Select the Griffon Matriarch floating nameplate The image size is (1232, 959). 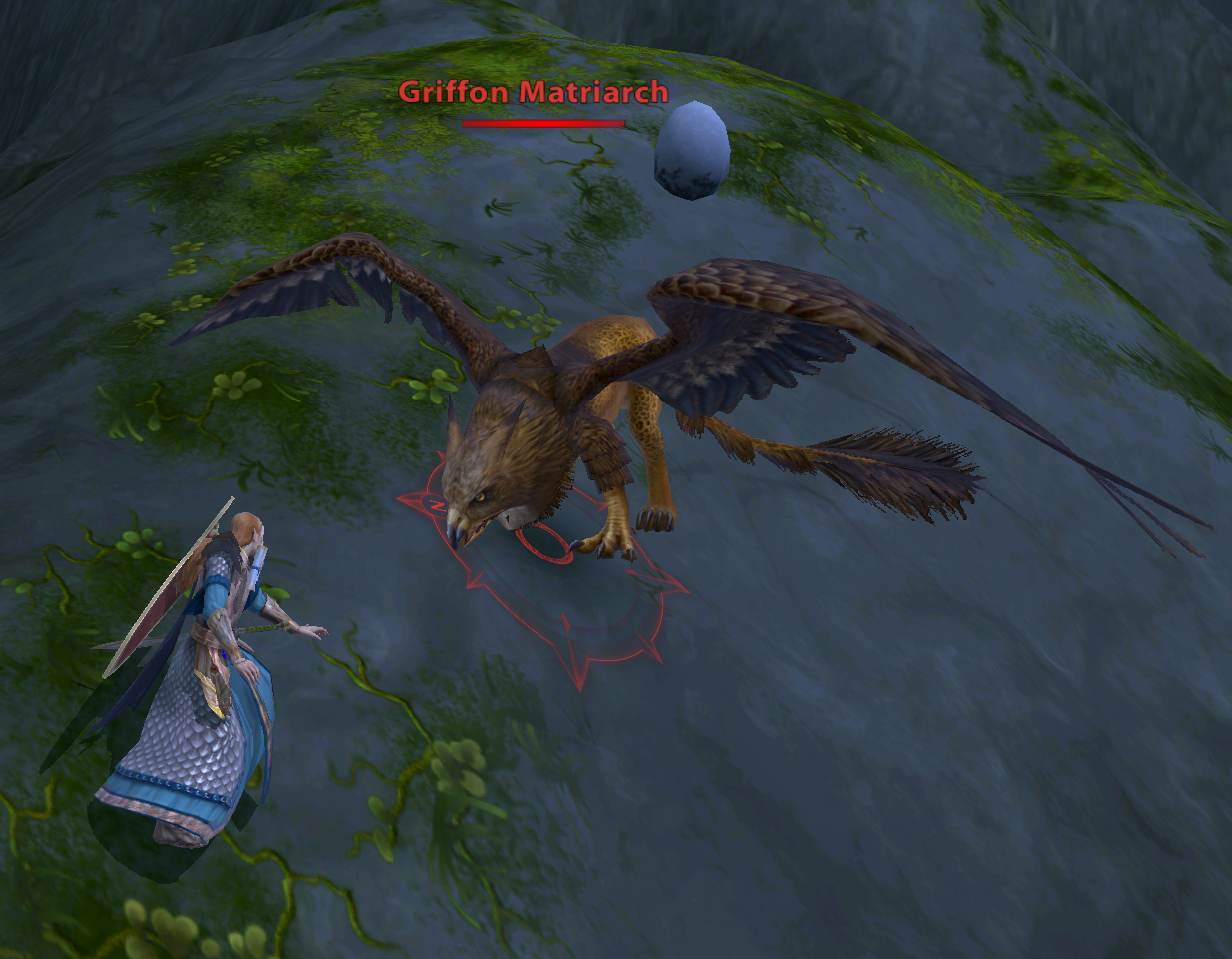click(x=534, y=94)
